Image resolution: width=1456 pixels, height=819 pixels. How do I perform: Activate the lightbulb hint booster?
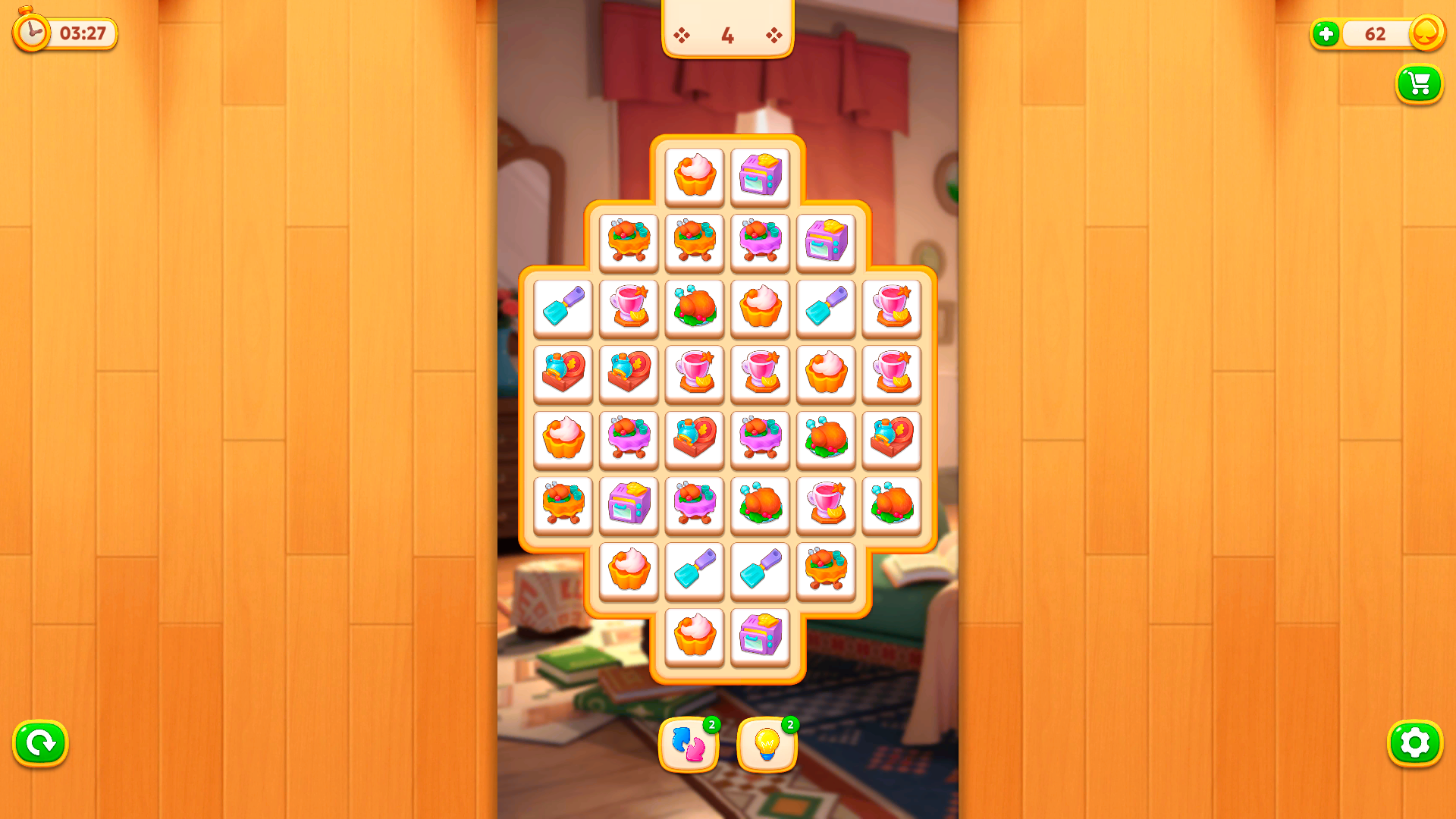pyautogui.click(x=767, y=745)
